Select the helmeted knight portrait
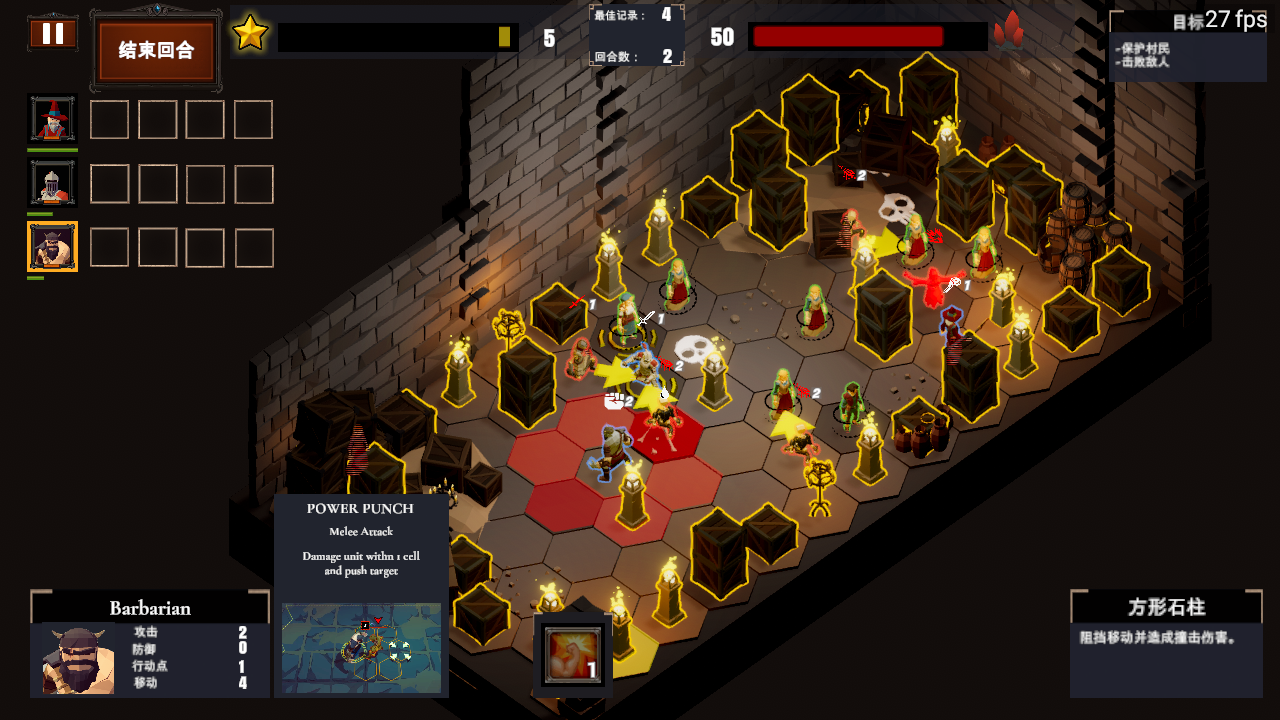Screen dimensions: 1280x720 [52, 184]
